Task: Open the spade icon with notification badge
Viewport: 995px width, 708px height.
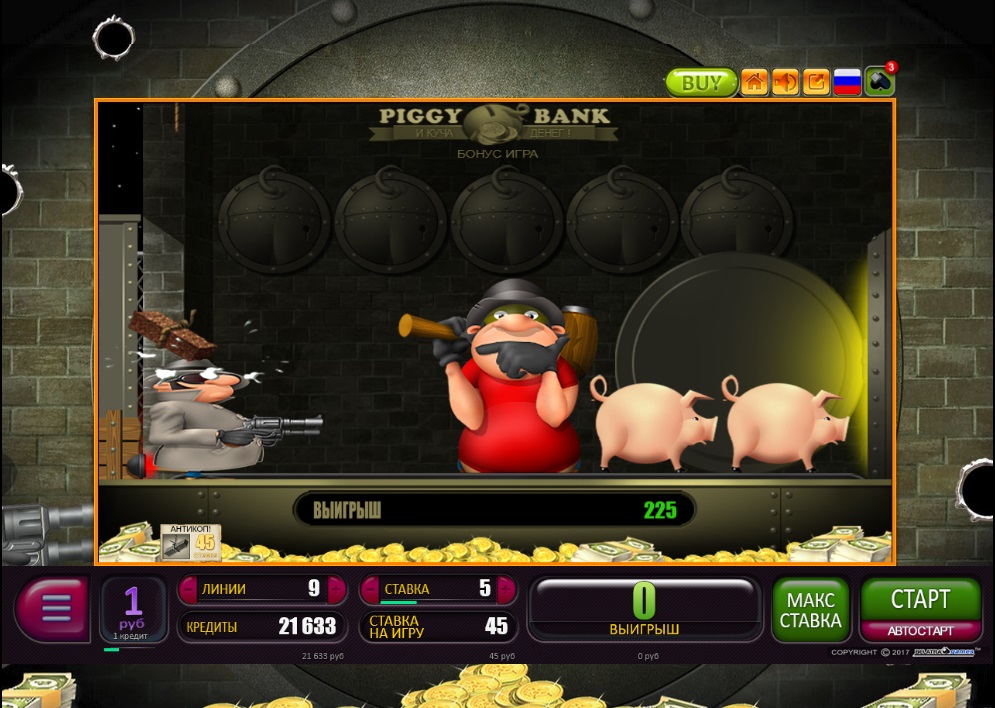Action: [x=879, y=82]
